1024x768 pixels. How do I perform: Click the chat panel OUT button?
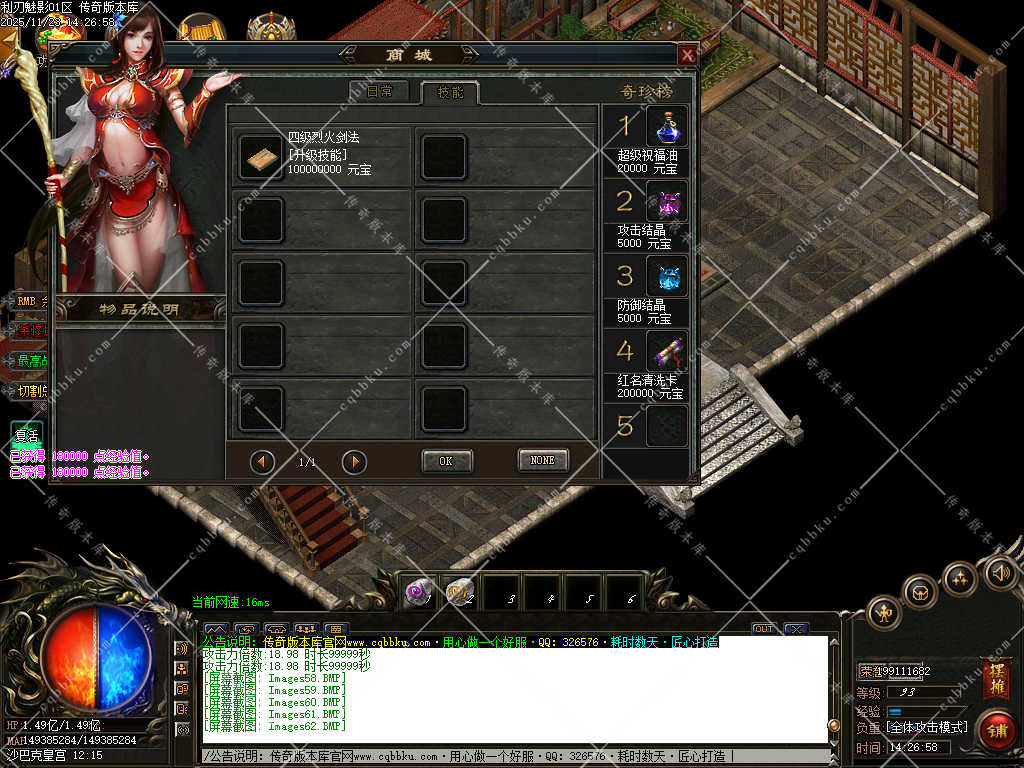(764, 629)
